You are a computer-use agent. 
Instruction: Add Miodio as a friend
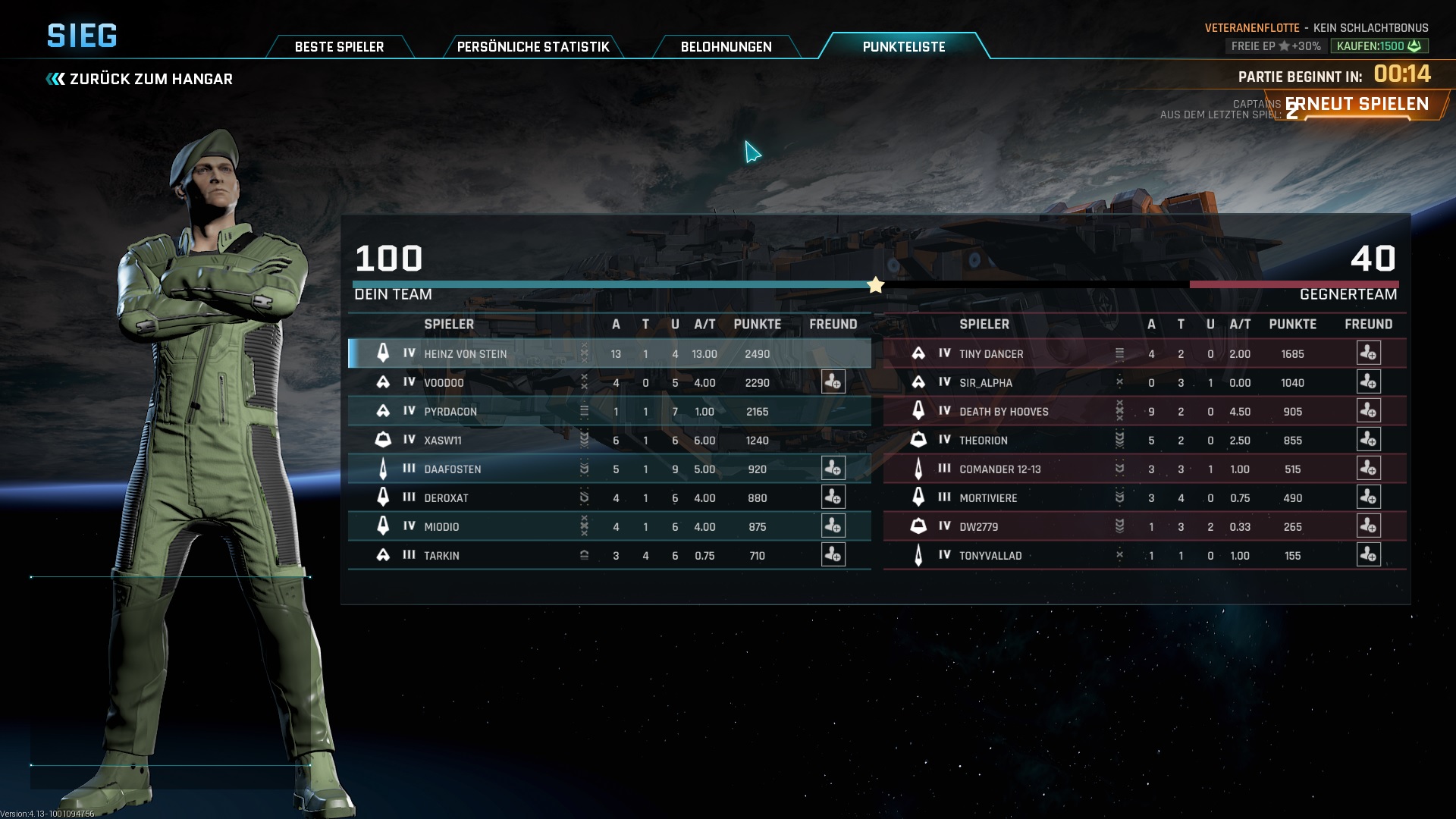pos(833,526)
